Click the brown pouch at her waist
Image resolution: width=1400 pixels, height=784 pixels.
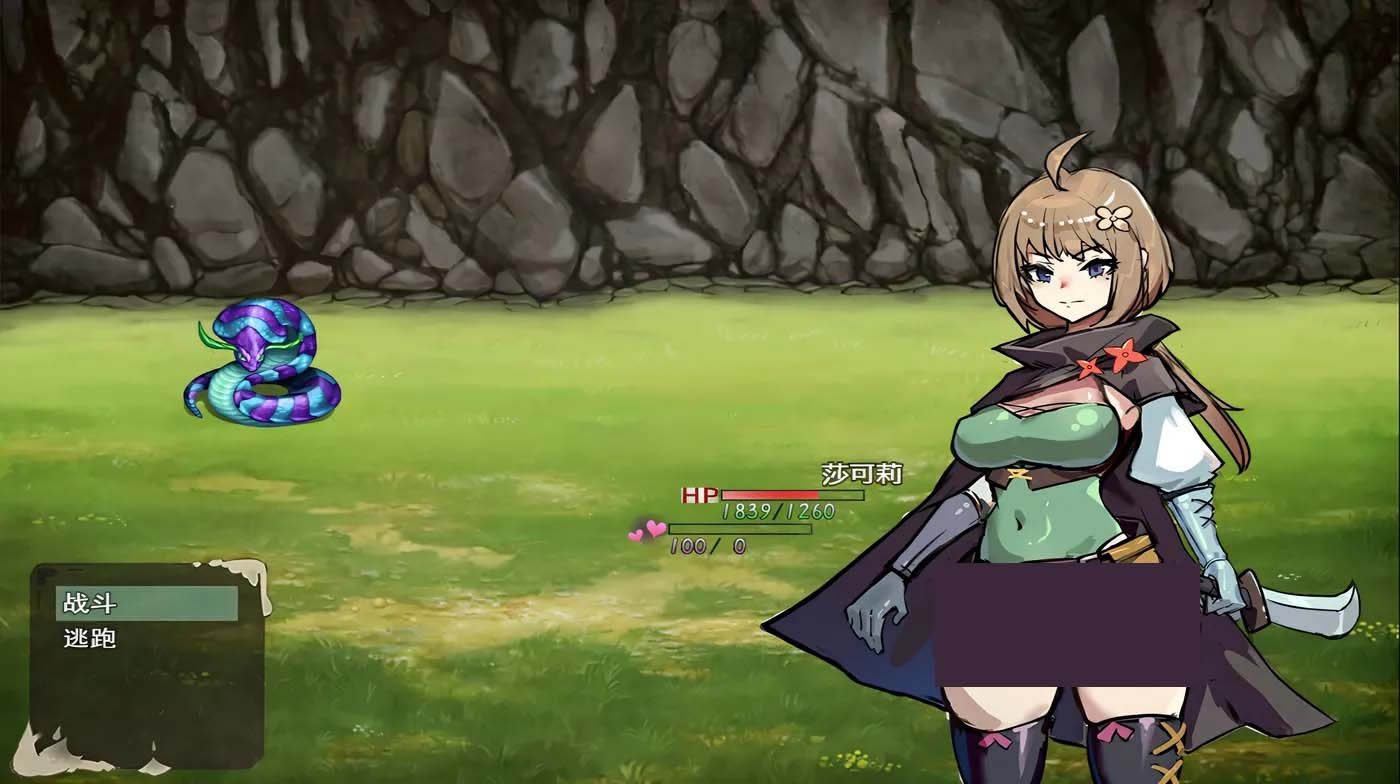tap(1131, 551)
